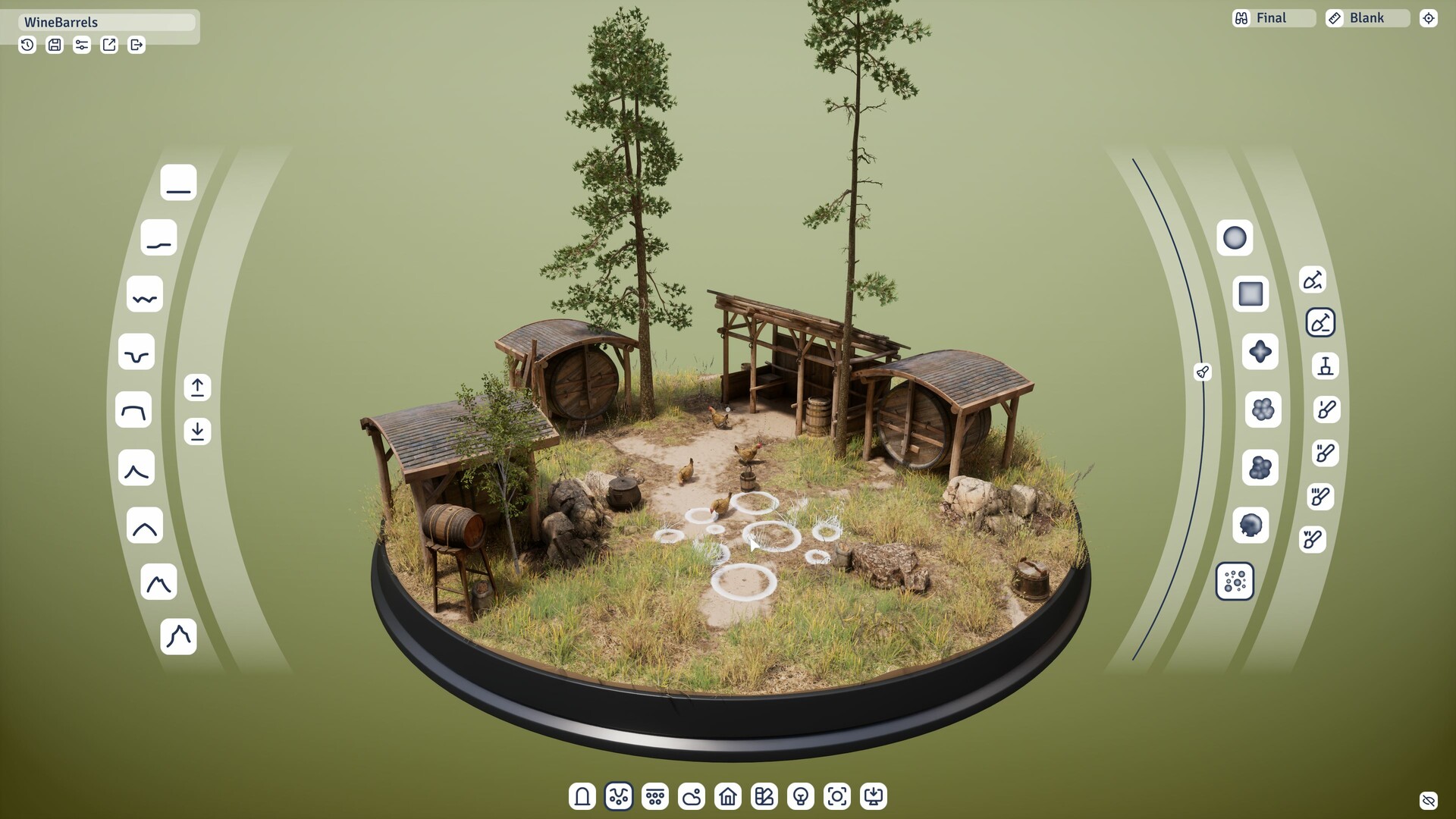
Task: Exit the project with the logout icon
Action: pos(136,45)
